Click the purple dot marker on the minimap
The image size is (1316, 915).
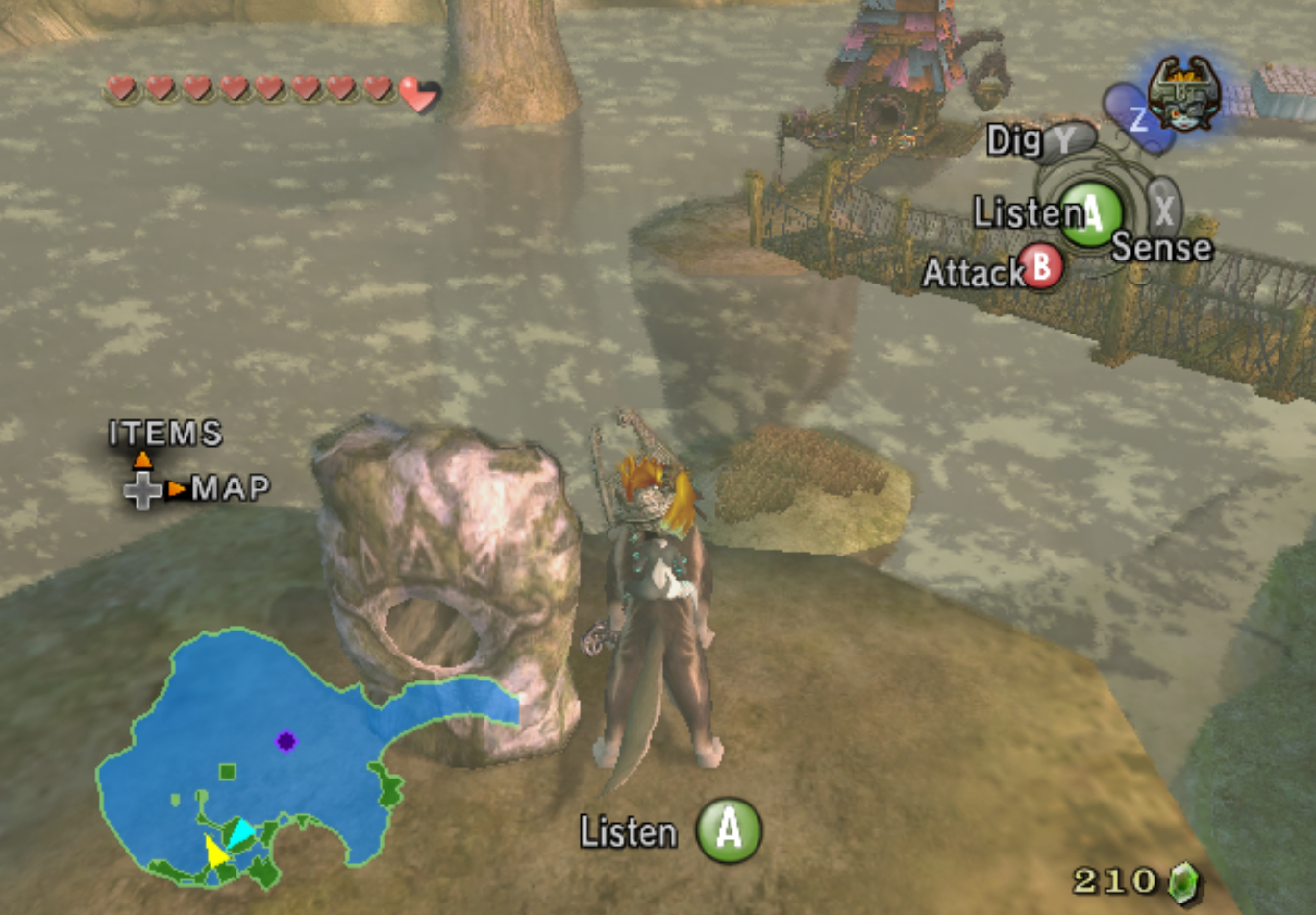(x=286, y=739)
